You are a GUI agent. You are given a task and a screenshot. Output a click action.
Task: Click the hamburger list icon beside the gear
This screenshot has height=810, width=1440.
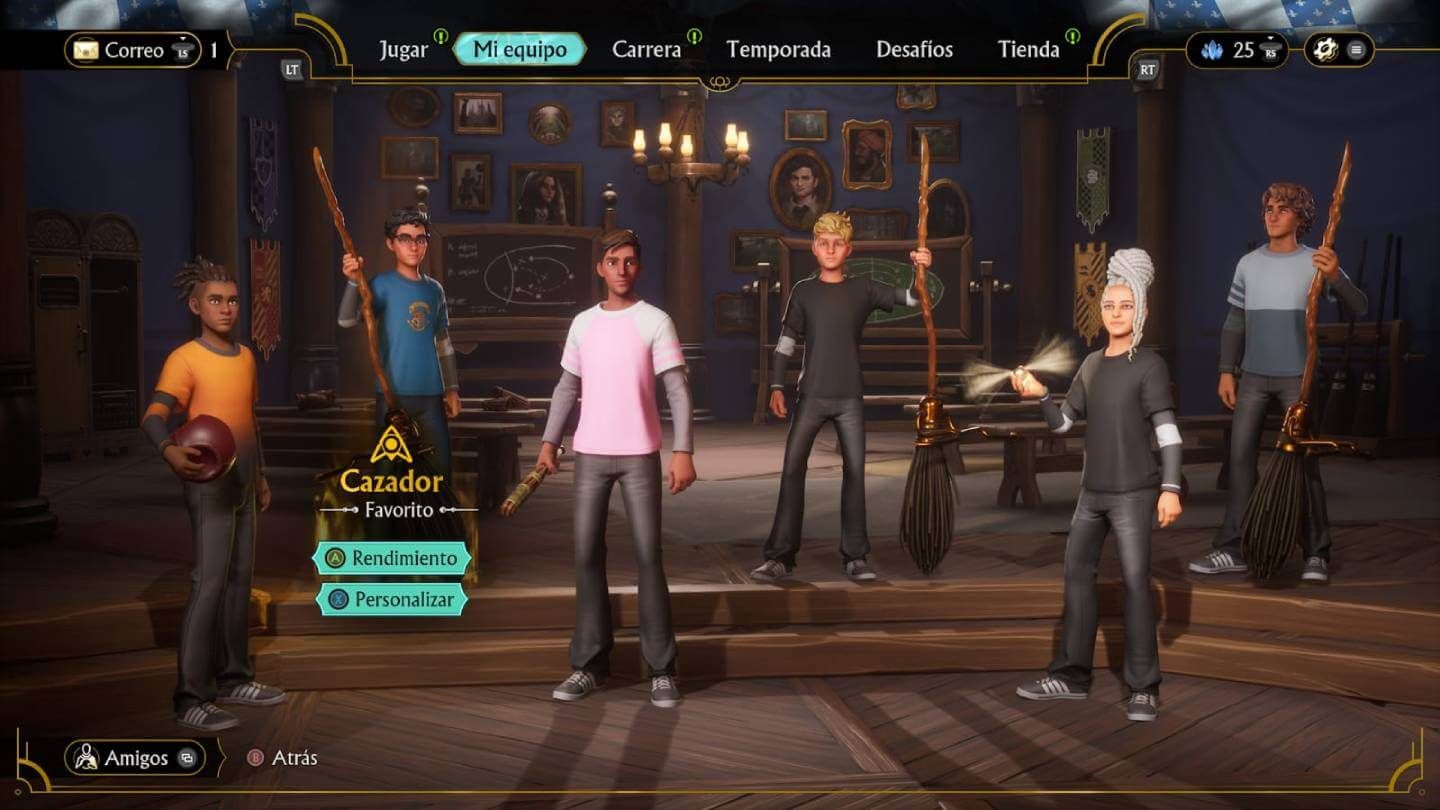(1358, 46)
